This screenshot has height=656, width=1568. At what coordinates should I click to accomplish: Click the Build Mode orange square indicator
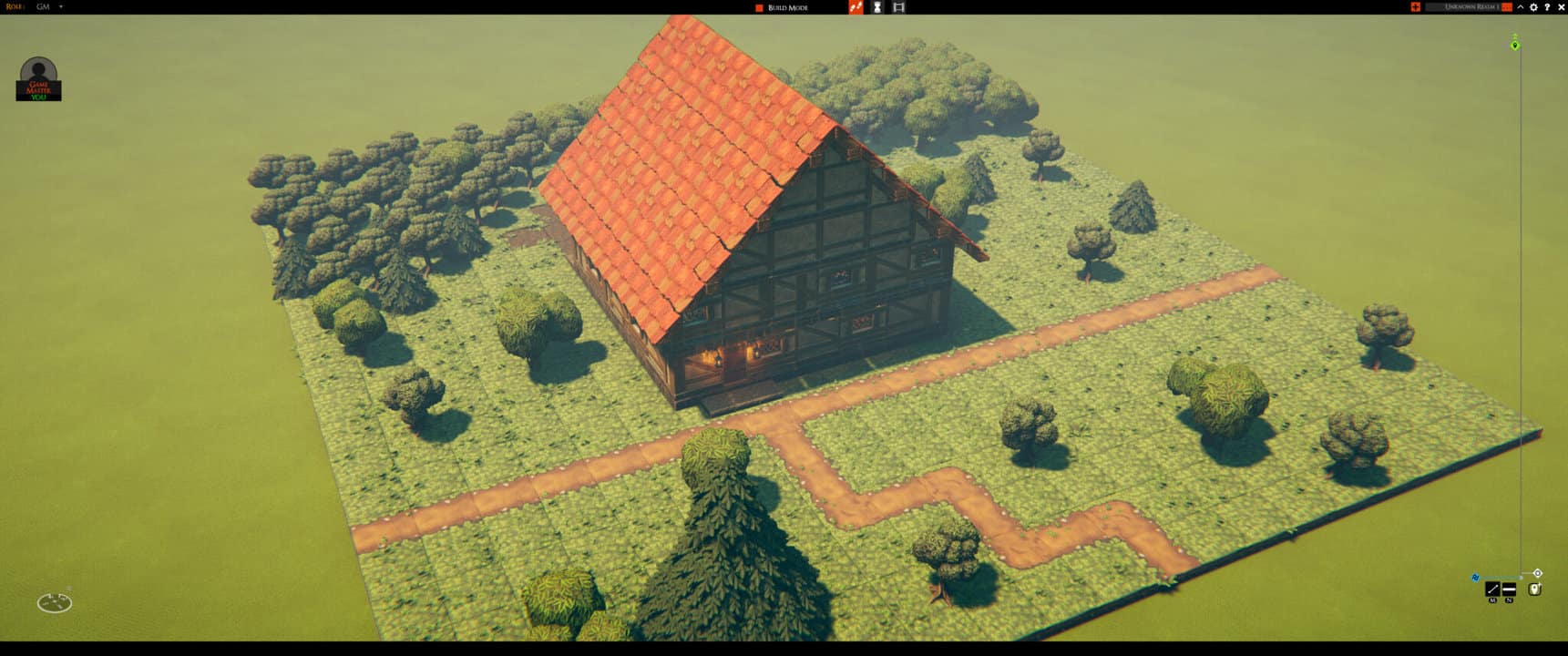point(759,7)
